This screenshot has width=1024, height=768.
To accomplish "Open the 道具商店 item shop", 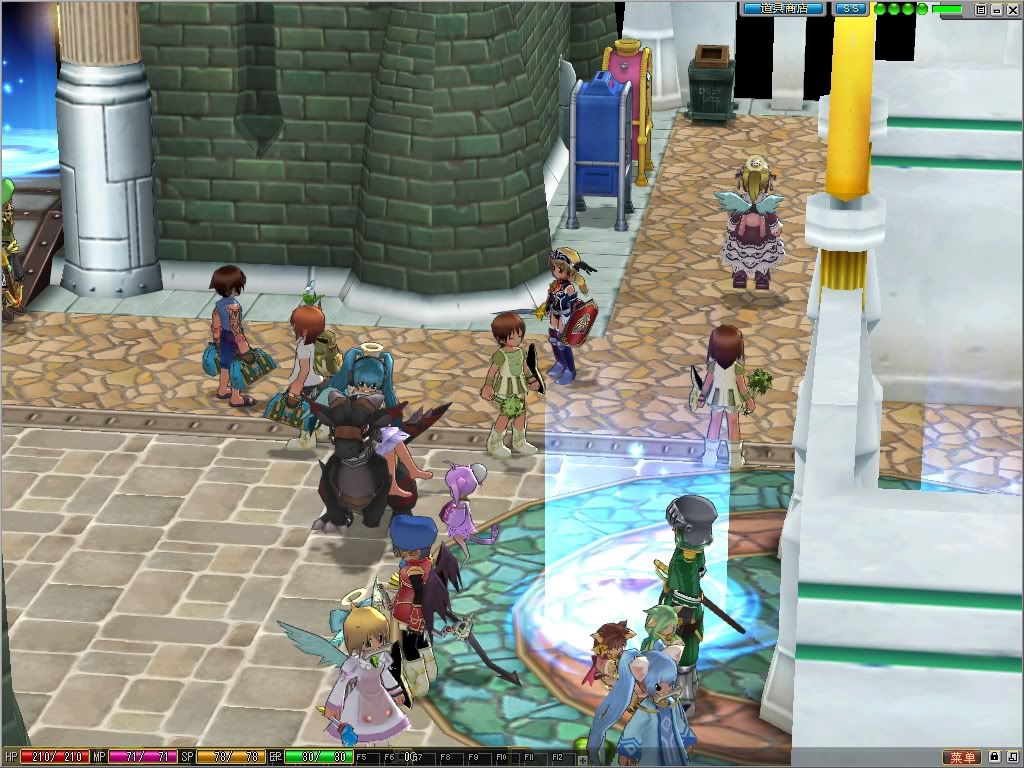I will point(783,8).
